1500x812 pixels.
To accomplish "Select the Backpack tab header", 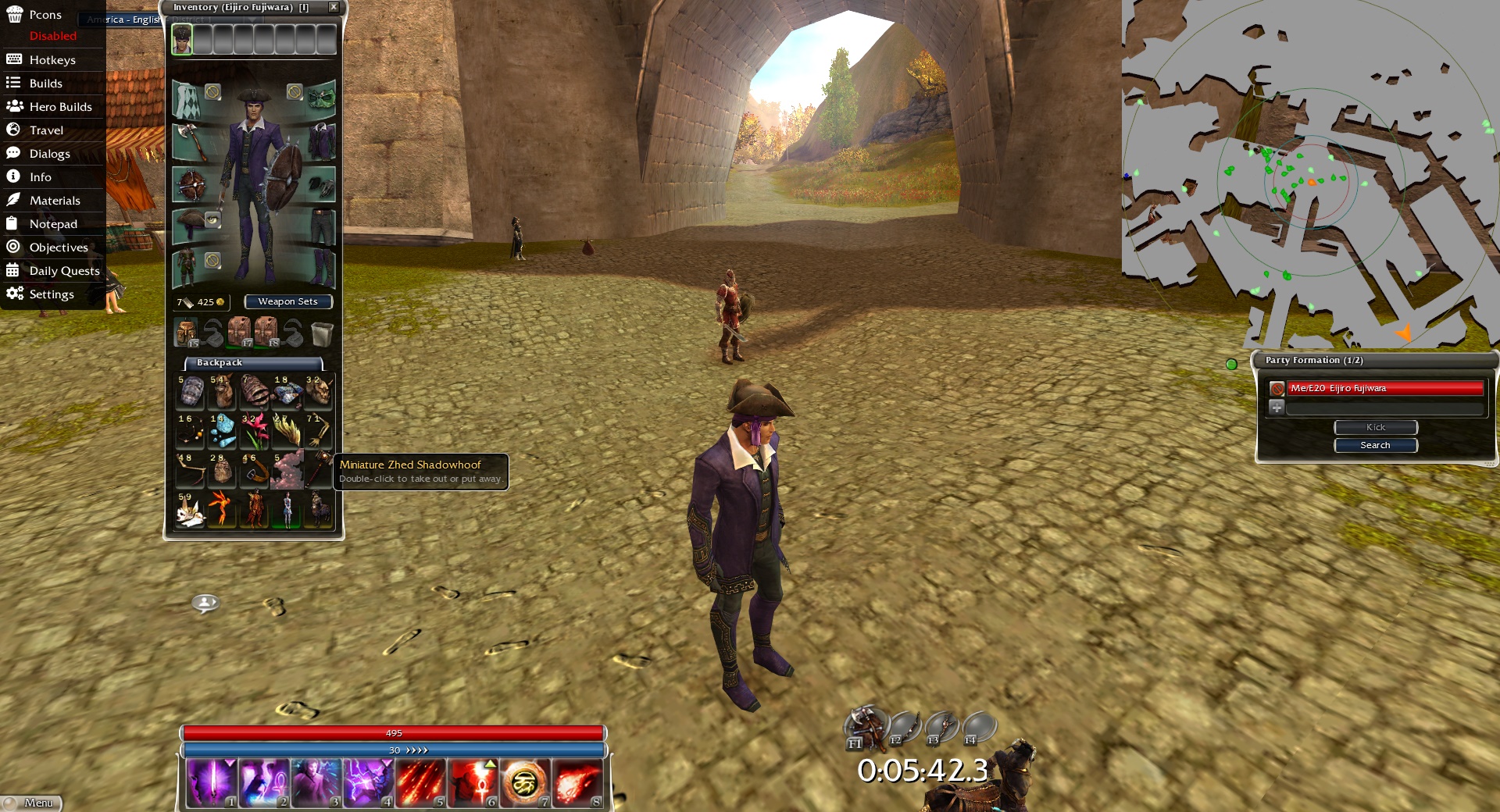I will tap(253, 362).
